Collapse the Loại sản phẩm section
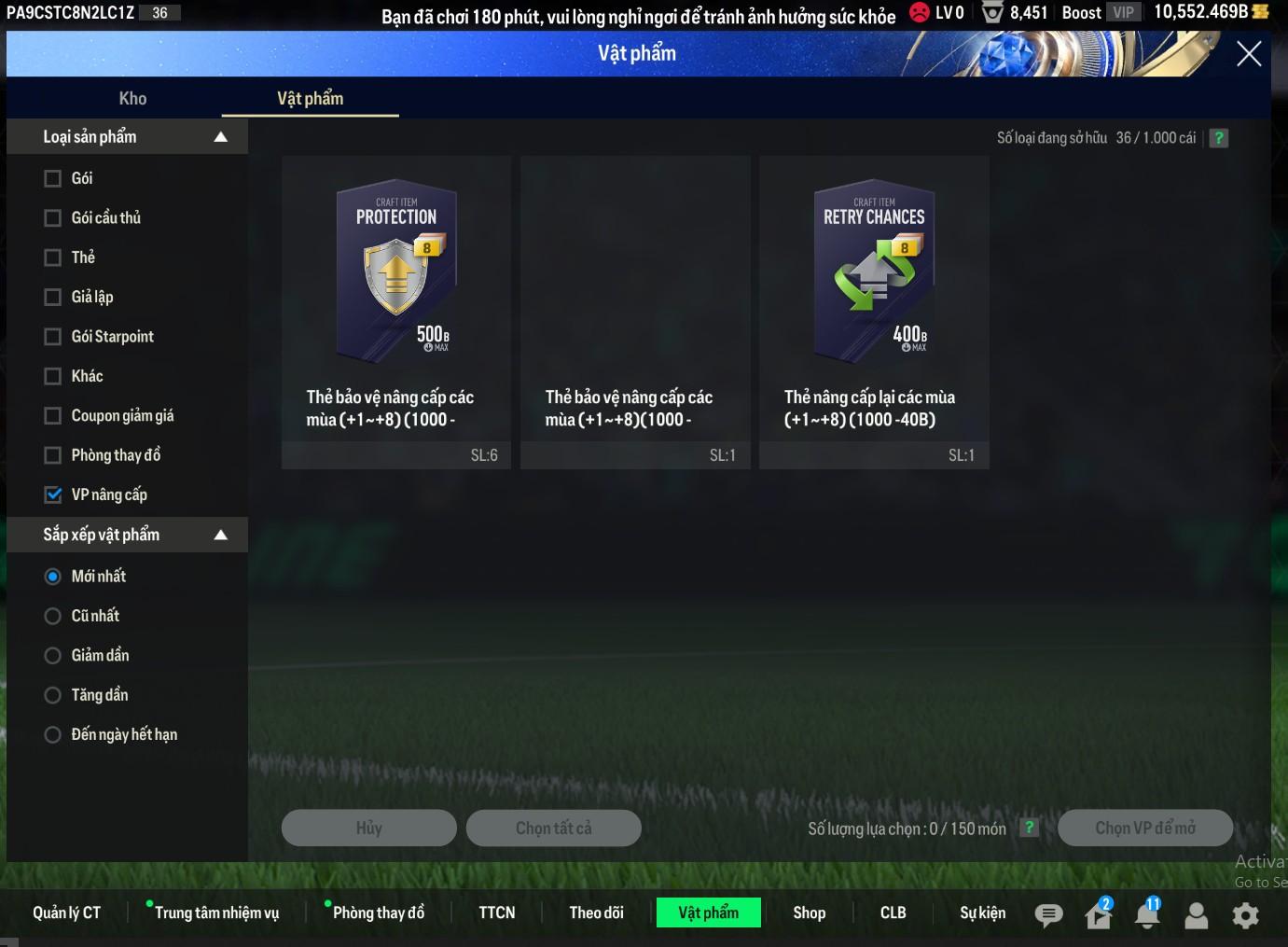This screenshot has width=1288, height=947. (x=221, y=137)
